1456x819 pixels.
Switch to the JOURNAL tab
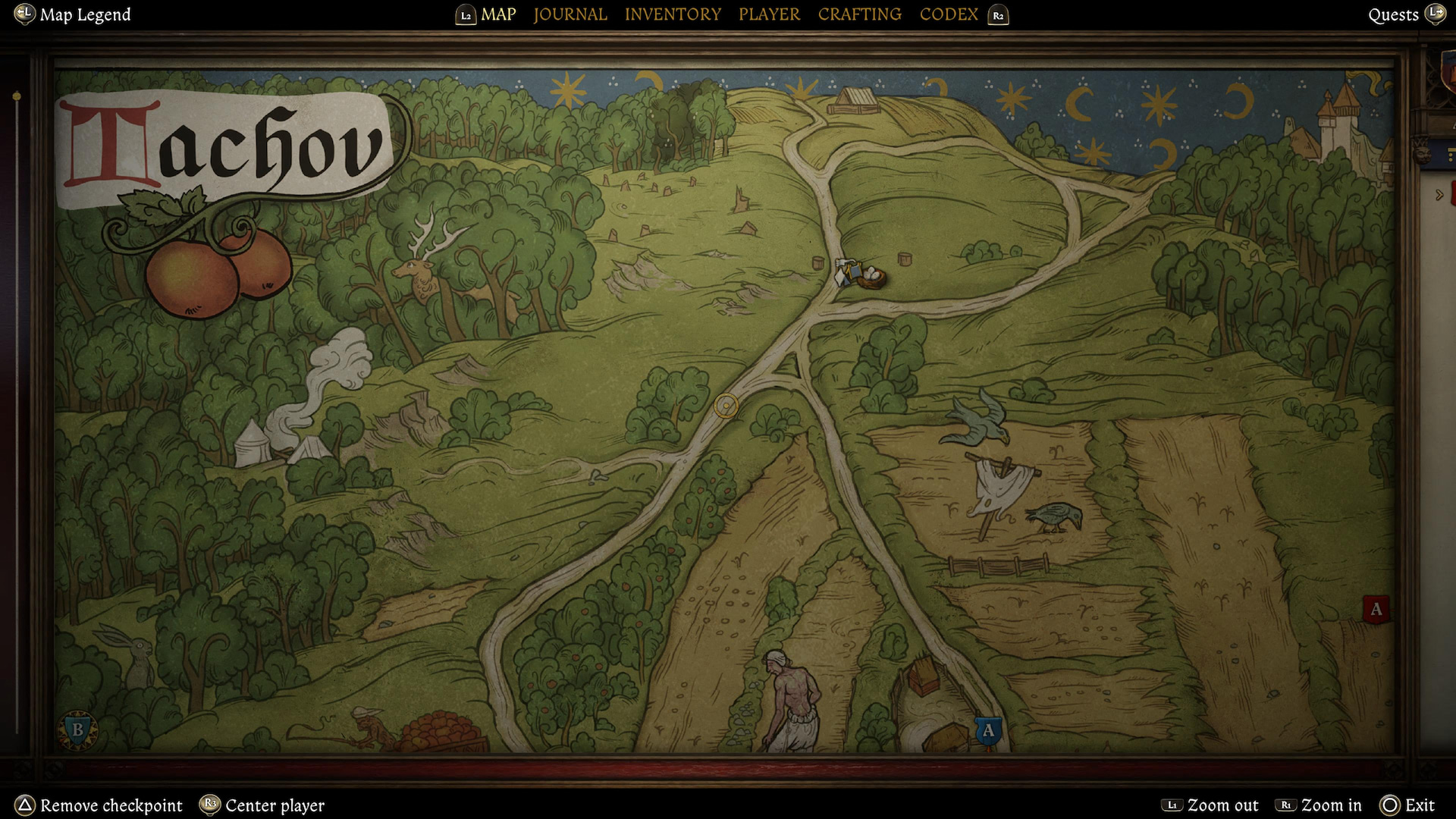tap(570, 14)
